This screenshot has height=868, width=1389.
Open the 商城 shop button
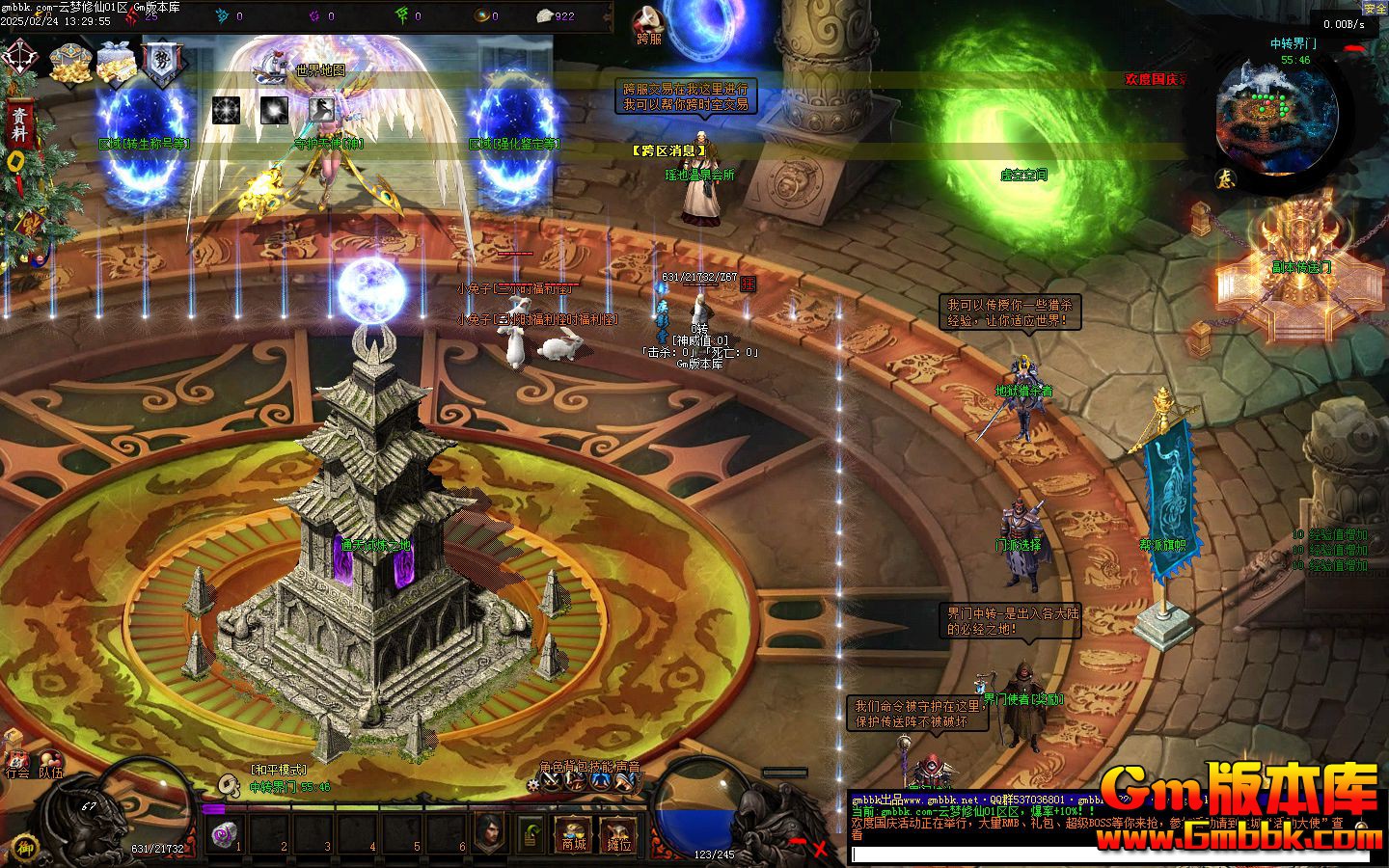tap(573, 835)
